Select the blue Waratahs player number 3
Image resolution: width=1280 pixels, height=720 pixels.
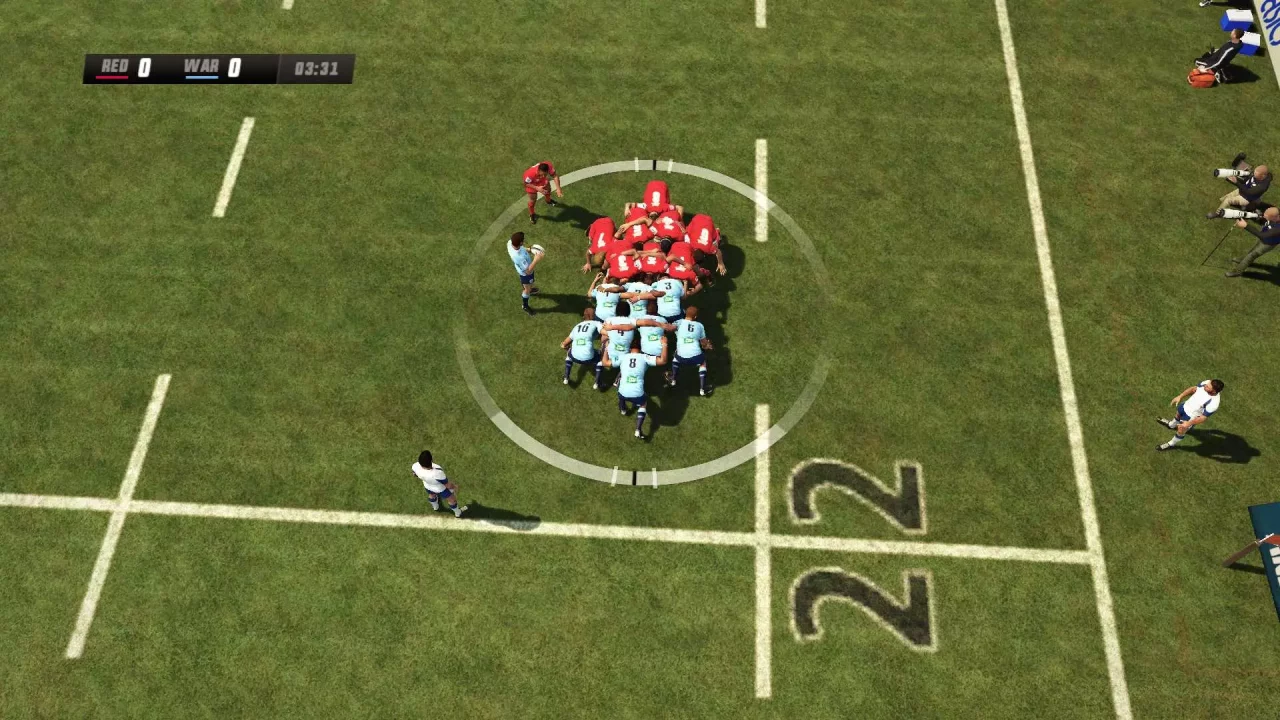click(666, 285)
